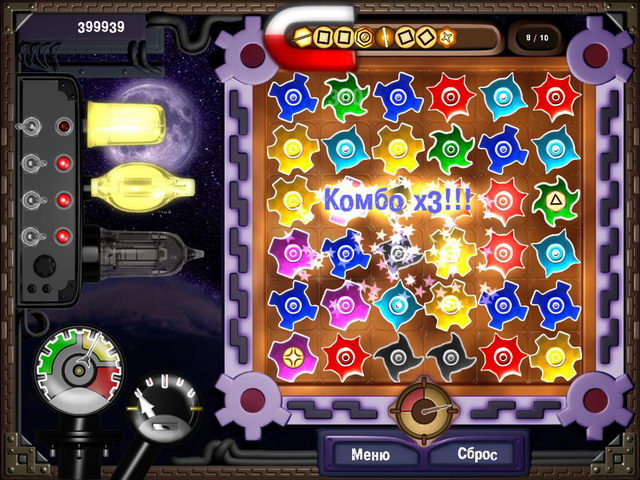The width and height of the screenshot is (640, 480).
Task: Choose the purple gear with star symbol
Action: [291, 355]
